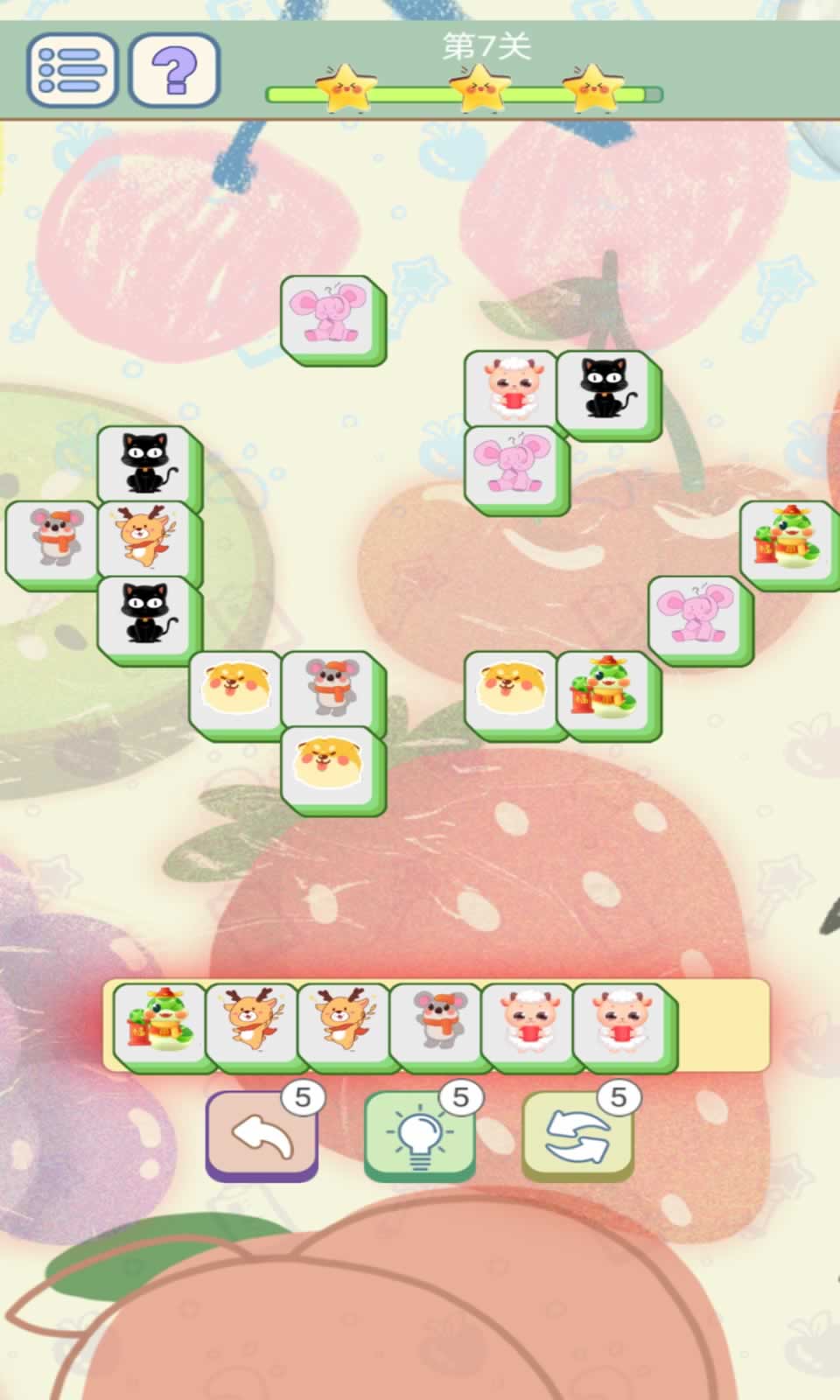840x1400 pixels.
Task: Tap the shuffle arrows button
Action: click(x=577, y=1136)
